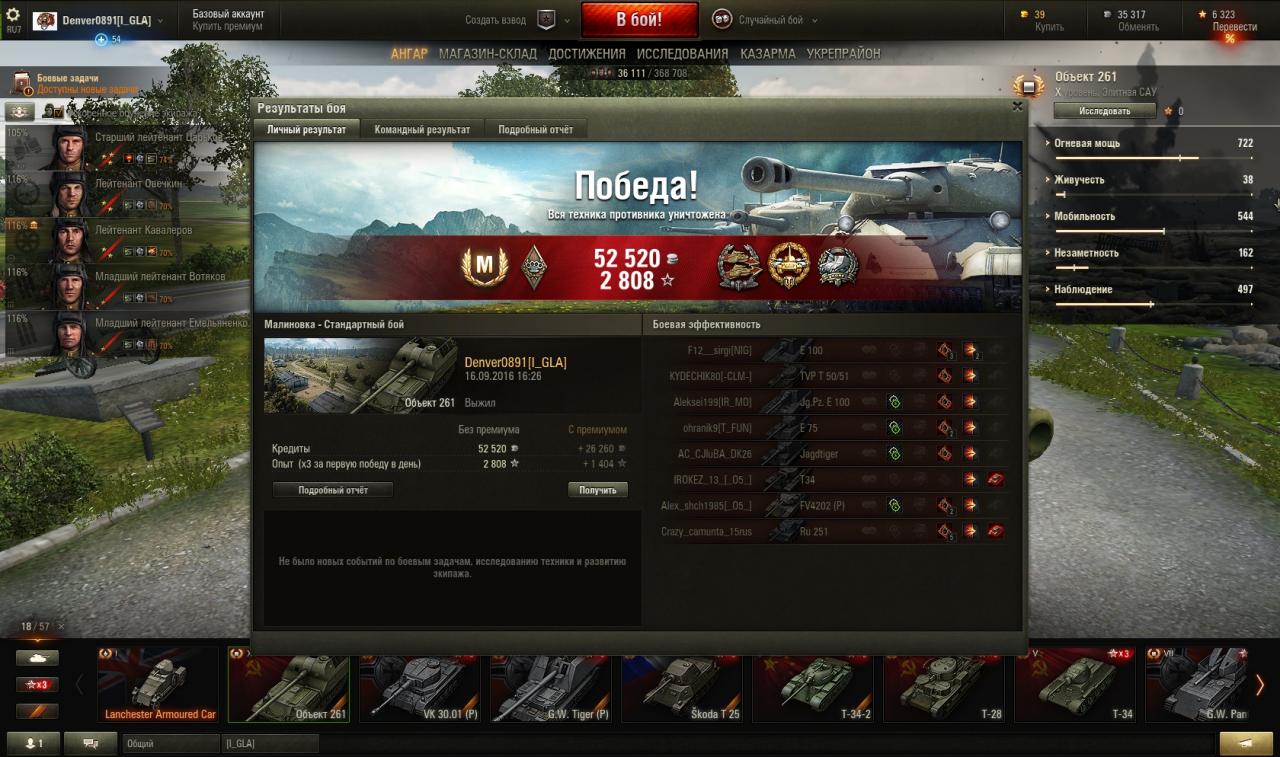Image resolution: width=1280 pixels, height=757 pixels.
Task: Close the battle results window
Action: click(x=1017, y=106)
